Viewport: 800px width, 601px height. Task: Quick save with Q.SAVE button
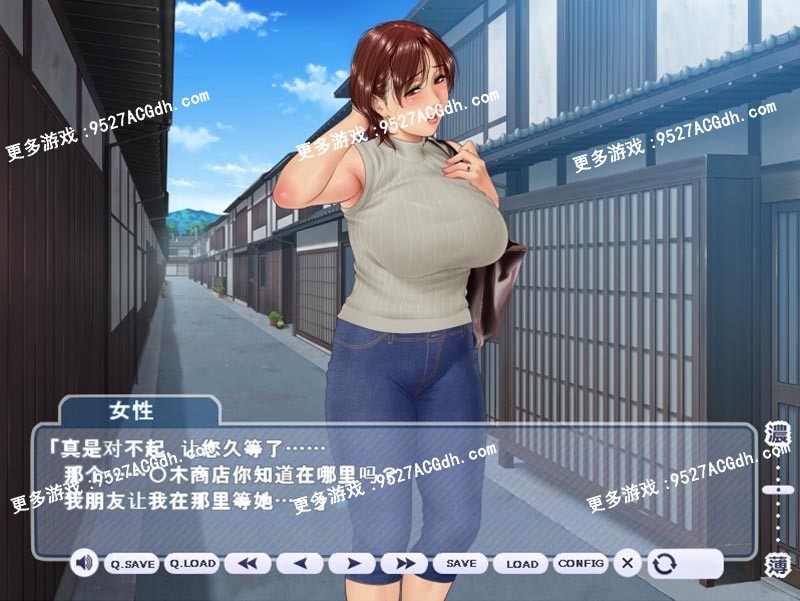(133, 564)
